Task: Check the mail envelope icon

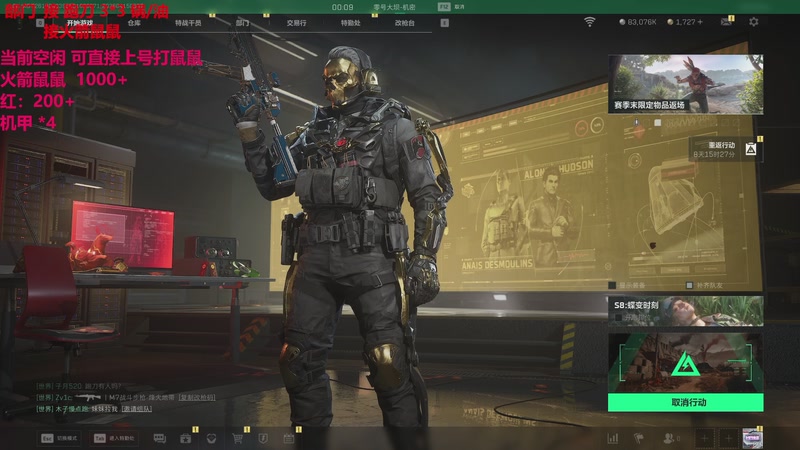Action: (x=725, y=21)
